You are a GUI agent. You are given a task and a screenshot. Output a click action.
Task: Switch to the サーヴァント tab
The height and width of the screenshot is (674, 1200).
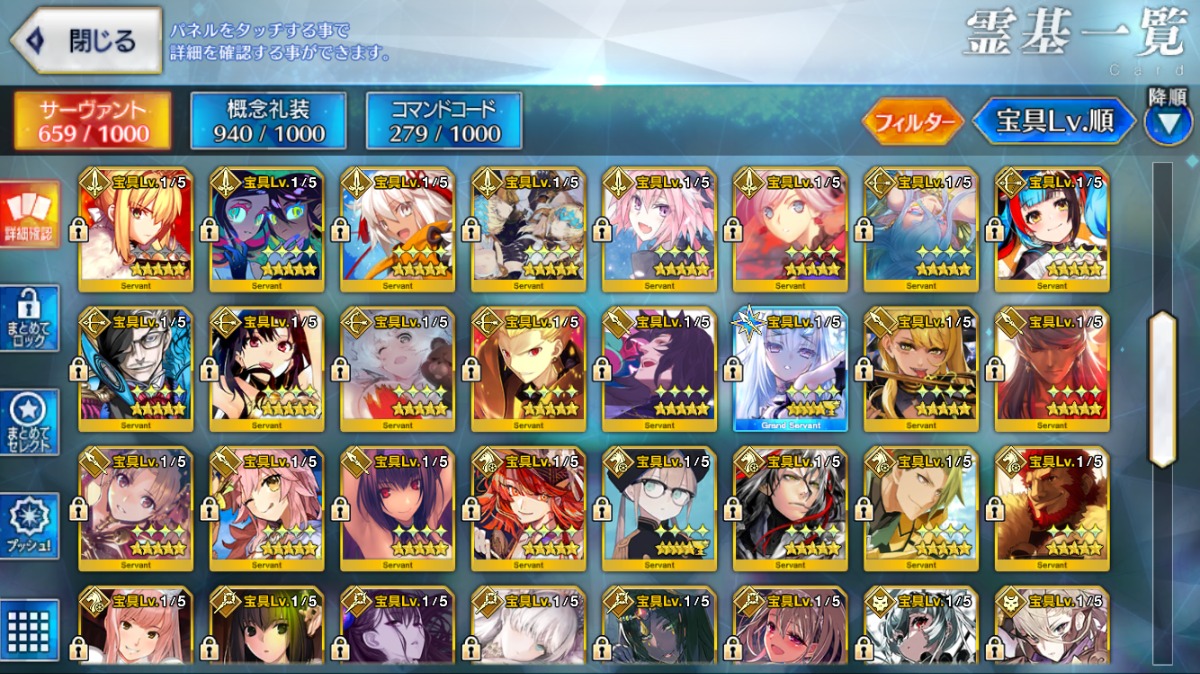coord(92,121)
